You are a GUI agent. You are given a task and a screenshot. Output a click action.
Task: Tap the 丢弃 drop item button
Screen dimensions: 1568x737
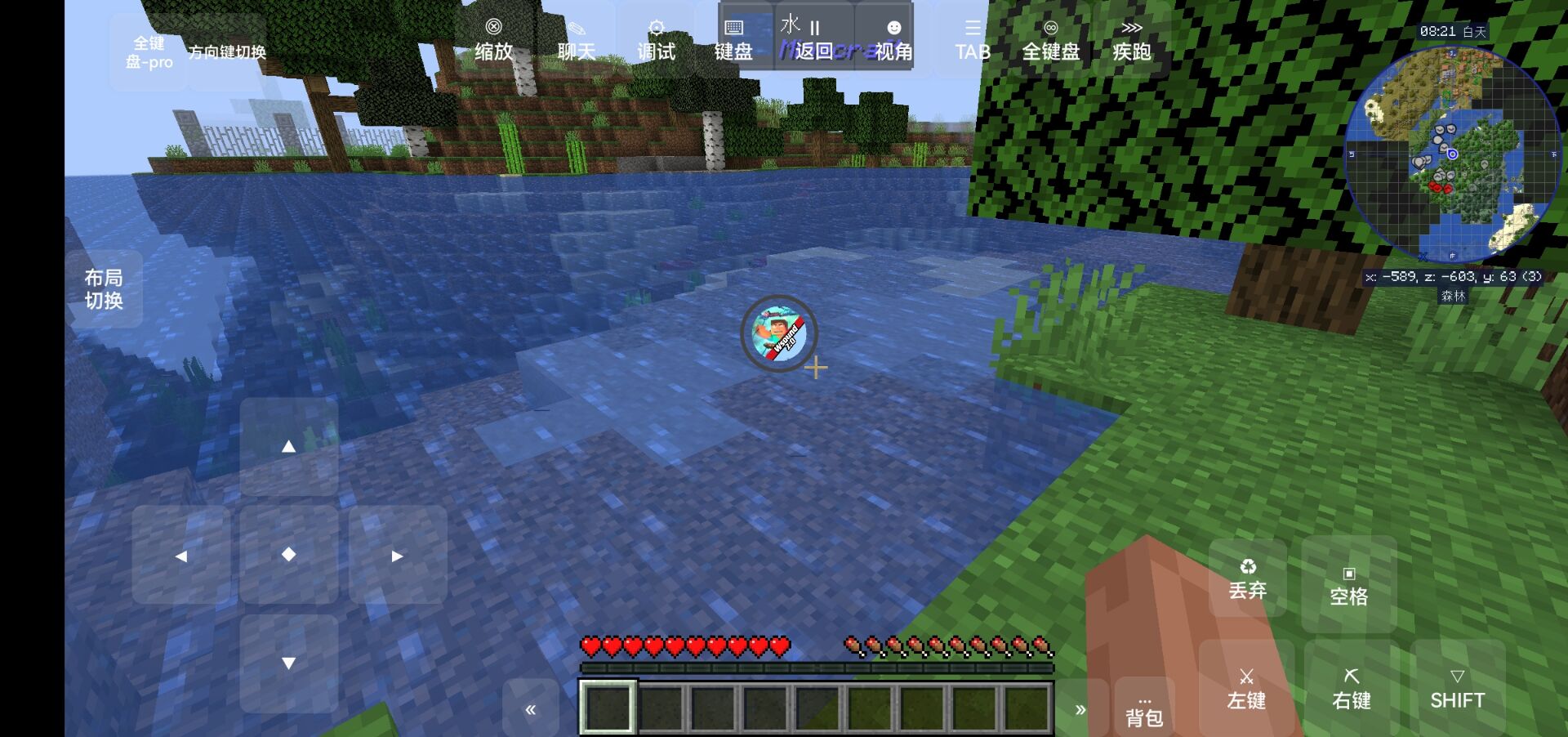tap(1247, 578)
